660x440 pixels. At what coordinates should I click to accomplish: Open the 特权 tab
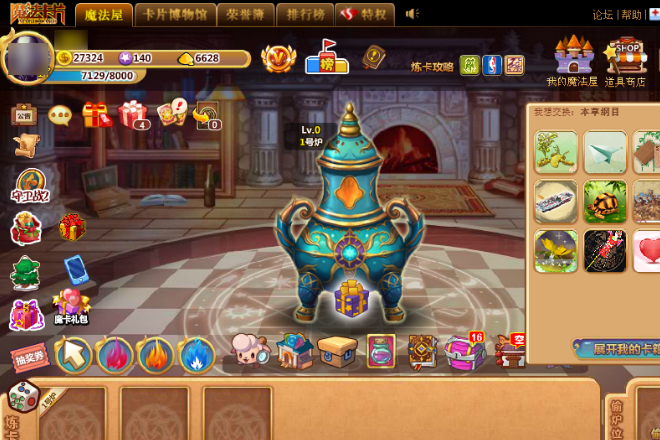pos(364,14)
